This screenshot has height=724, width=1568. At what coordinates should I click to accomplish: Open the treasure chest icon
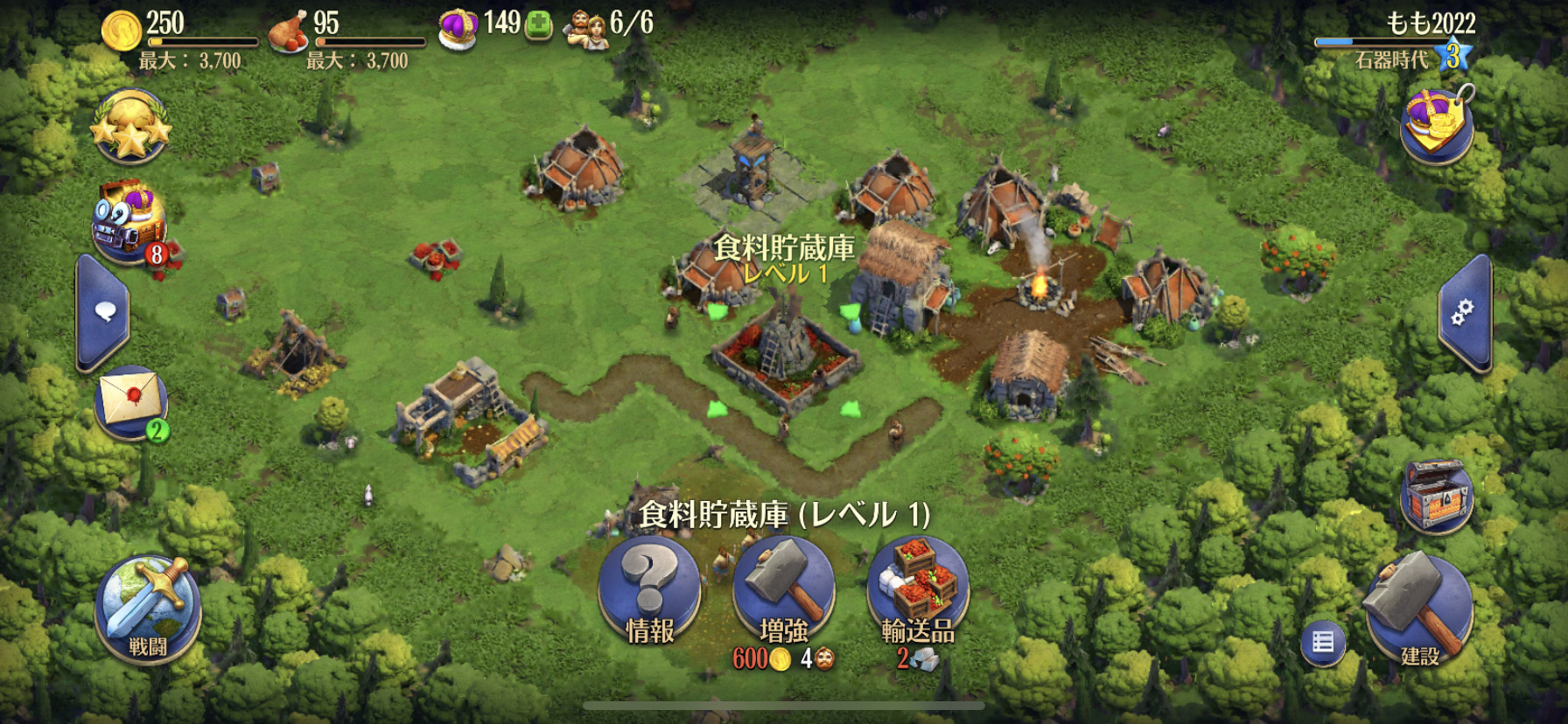pyautogui.click(x=1437, y=496)
